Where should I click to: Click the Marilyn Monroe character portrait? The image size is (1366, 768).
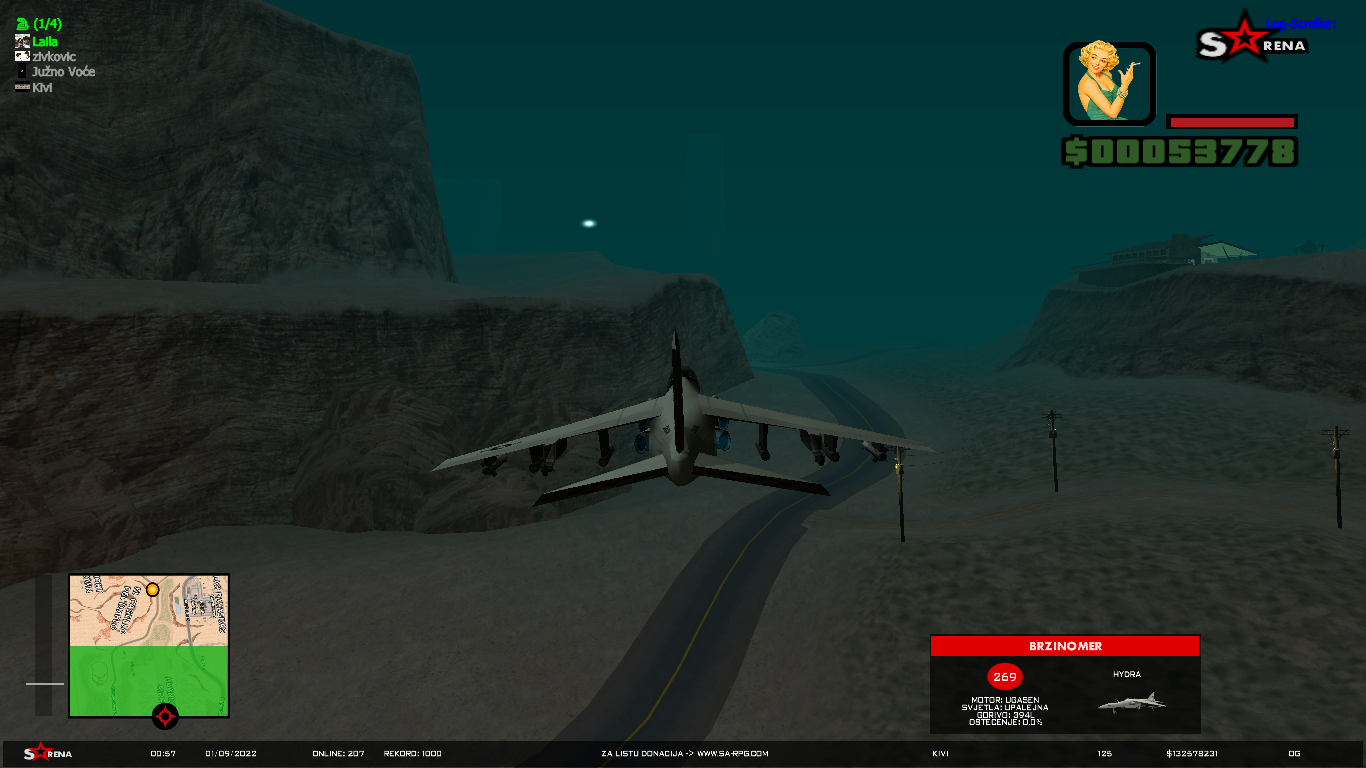click(1109, 85)
